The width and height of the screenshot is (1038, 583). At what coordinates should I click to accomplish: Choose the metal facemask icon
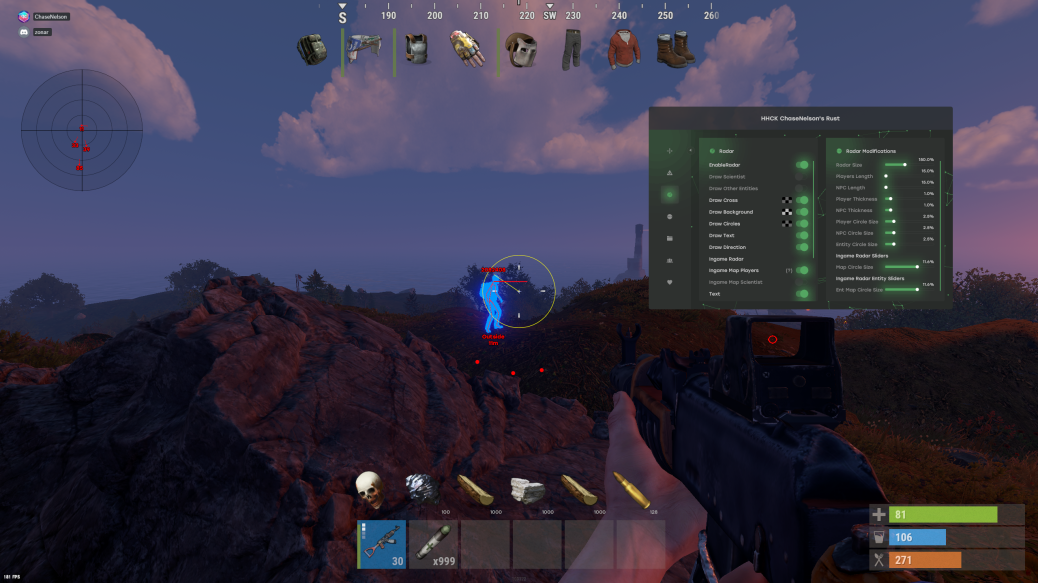[x=520, y=49]
